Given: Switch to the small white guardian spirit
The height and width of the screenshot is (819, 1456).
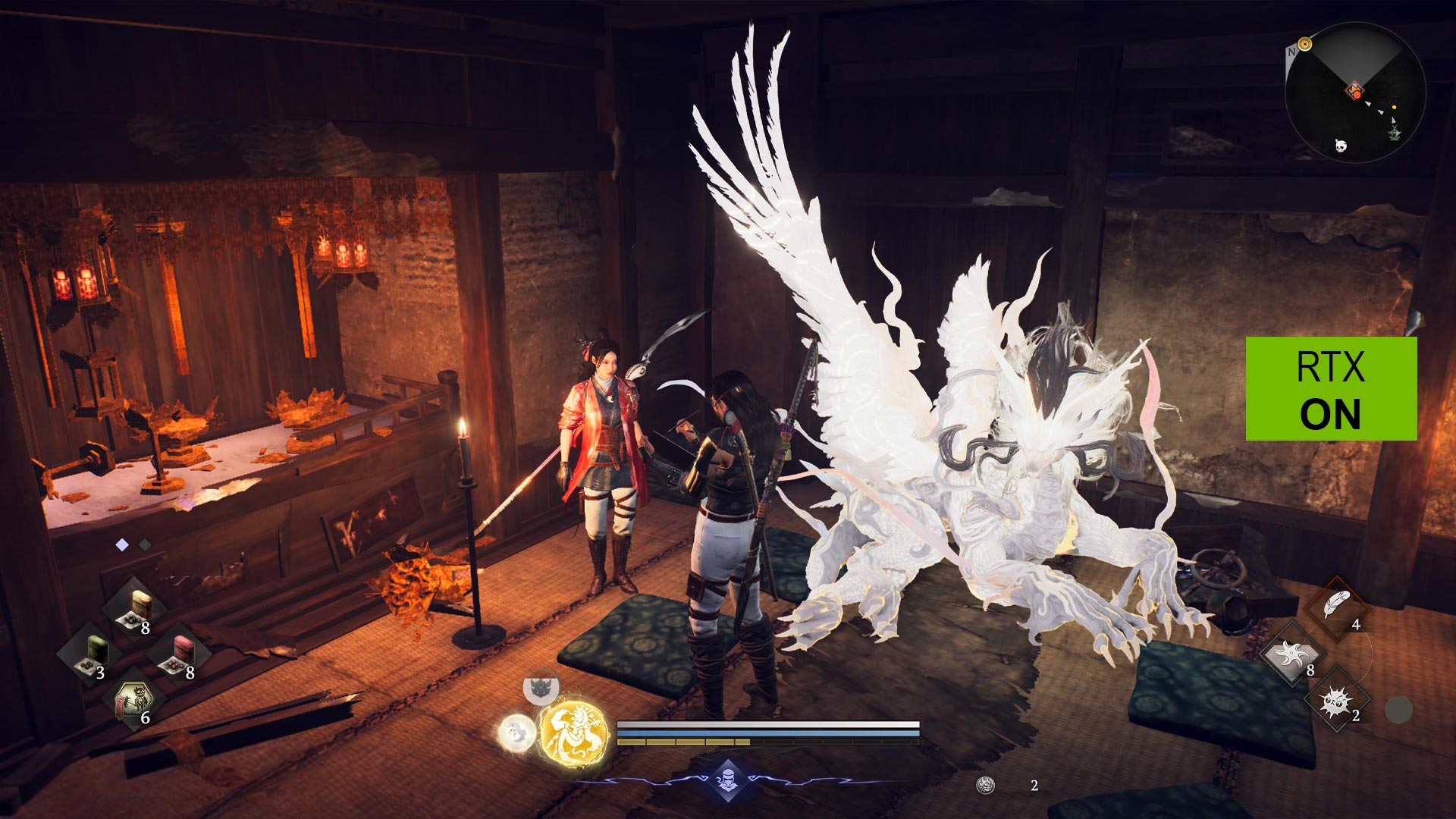Looking at the screenshot, I should click(516, 733).
